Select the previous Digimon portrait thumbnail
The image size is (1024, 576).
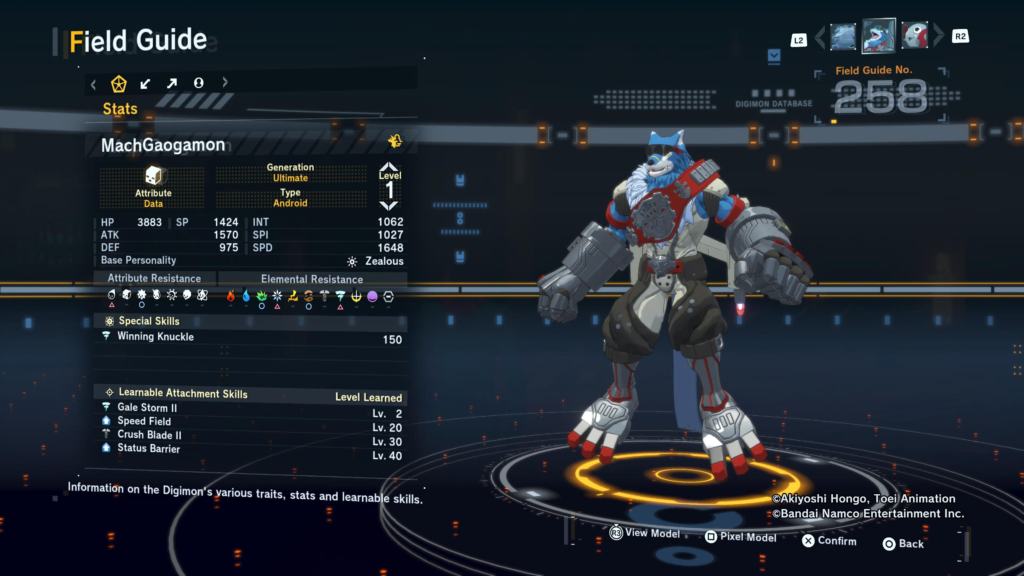(842, 37)
